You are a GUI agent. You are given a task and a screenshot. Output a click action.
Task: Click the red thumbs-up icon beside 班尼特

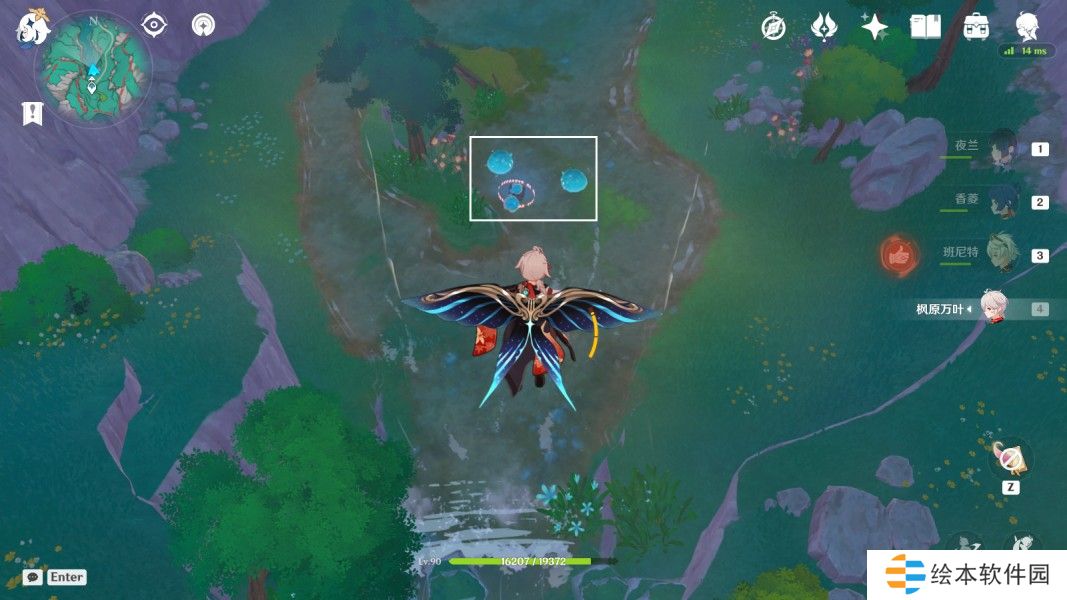(x=900, y=256)
